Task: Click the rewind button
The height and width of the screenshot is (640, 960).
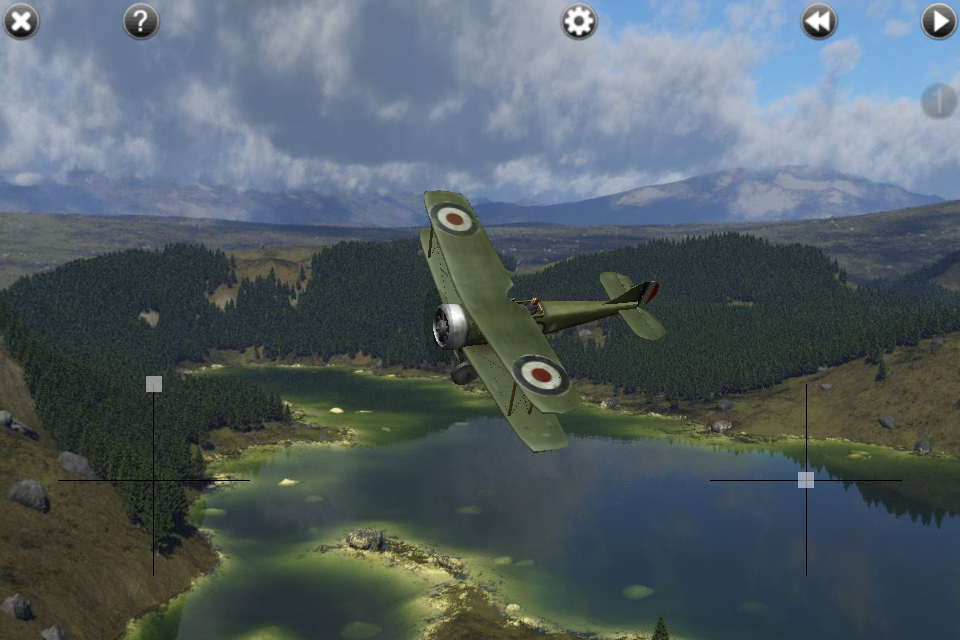Action: click(x=819, y=21)
